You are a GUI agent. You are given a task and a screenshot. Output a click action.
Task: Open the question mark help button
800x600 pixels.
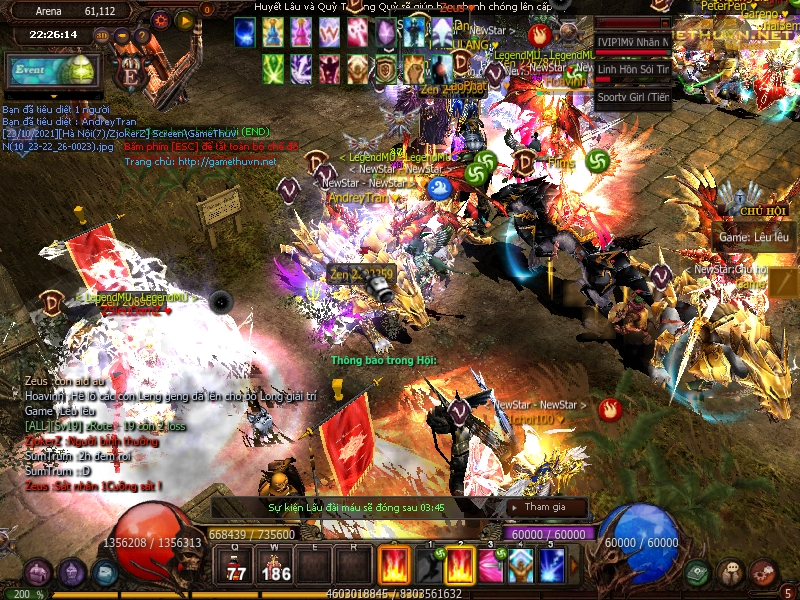coord(142,36)
